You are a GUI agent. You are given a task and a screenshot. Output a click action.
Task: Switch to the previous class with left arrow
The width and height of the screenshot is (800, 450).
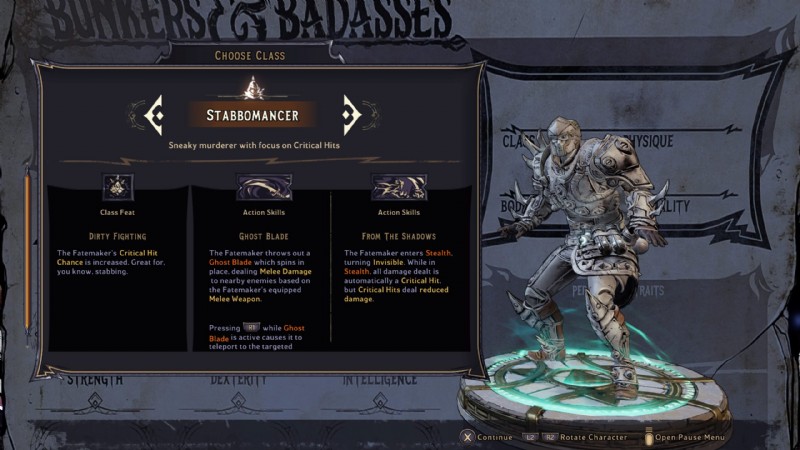(x=154, y=115)
